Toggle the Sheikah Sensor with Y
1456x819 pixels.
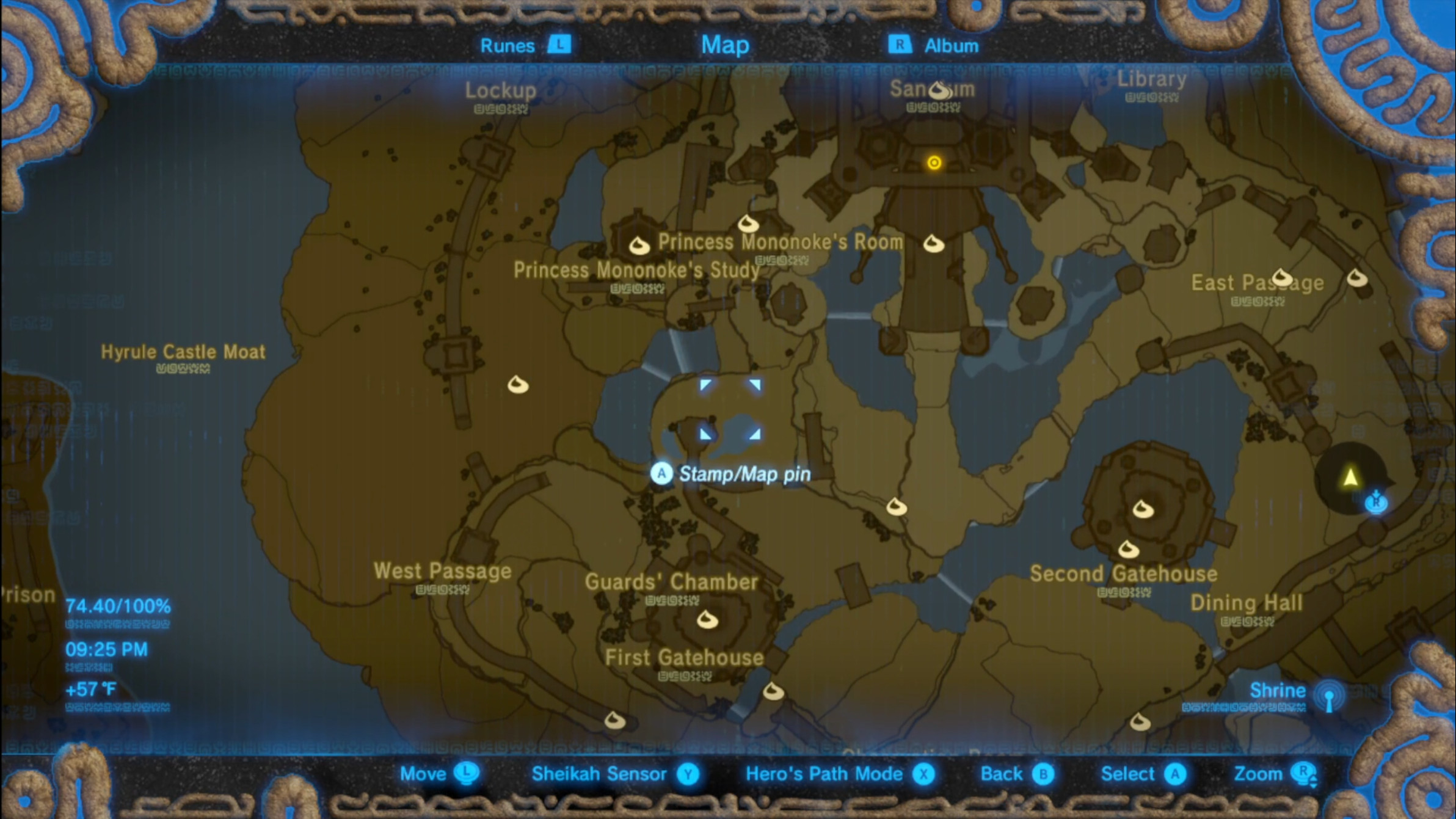point(611,774)
